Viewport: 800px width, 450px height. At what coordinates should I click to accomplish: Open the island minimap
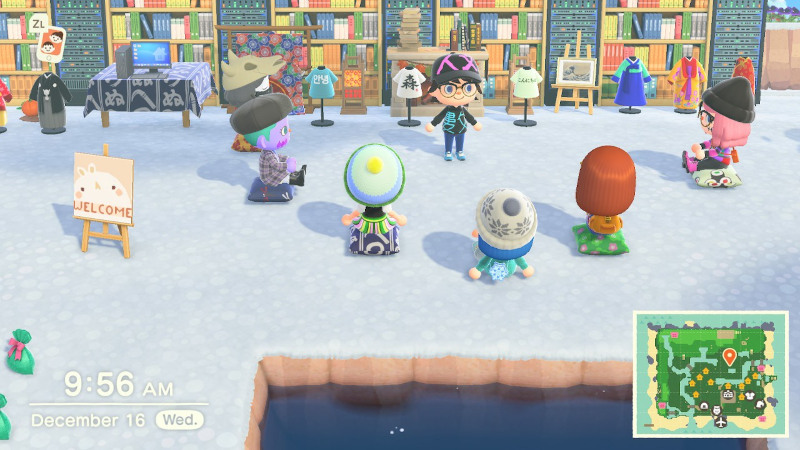(x=711, y=374)
